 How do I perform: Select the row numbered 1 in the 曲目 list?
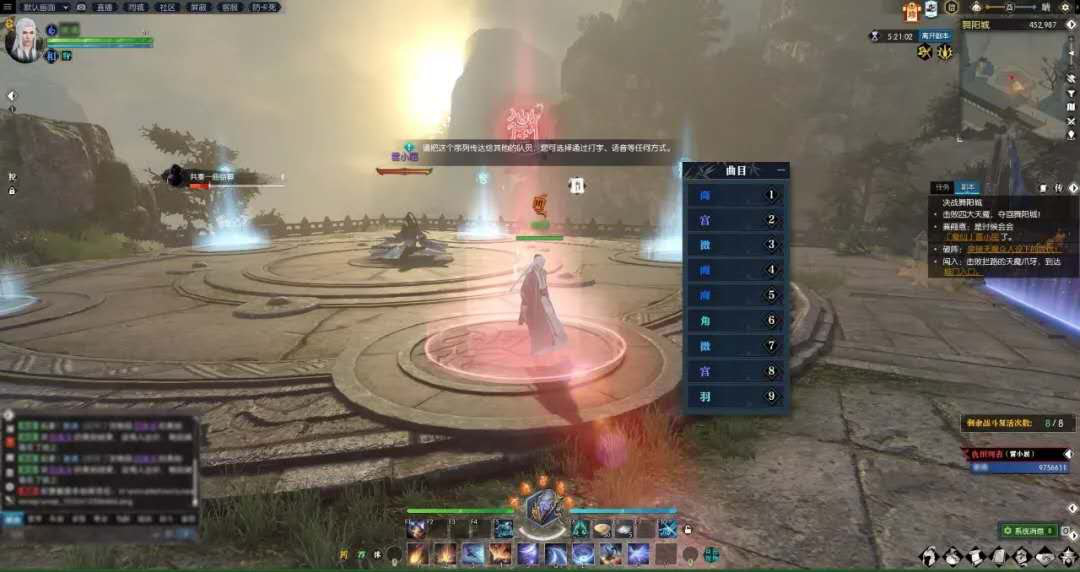click(x=737, y=195)
